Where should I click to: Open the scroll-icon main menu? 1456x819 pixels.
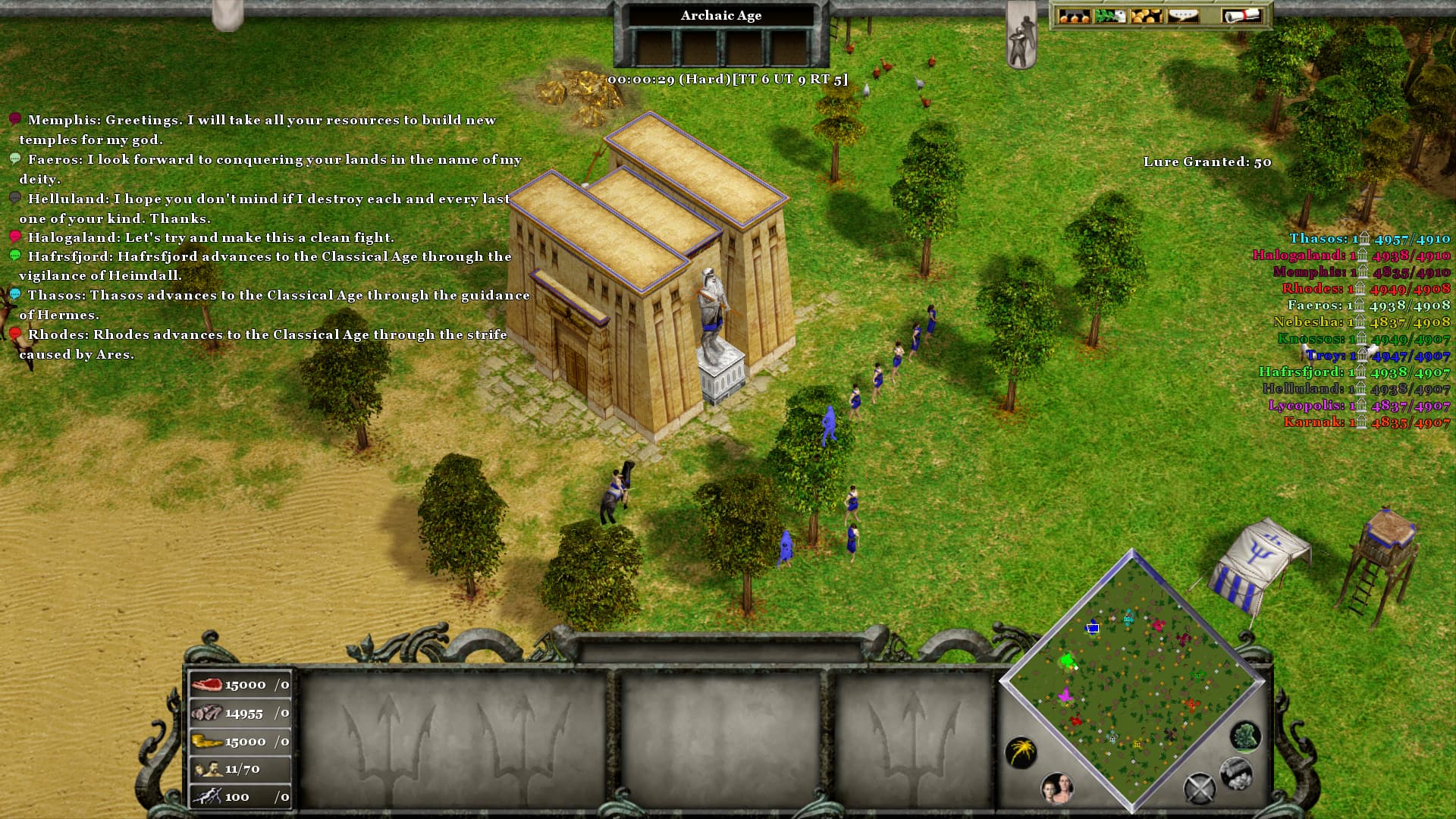click(1240, 15)
